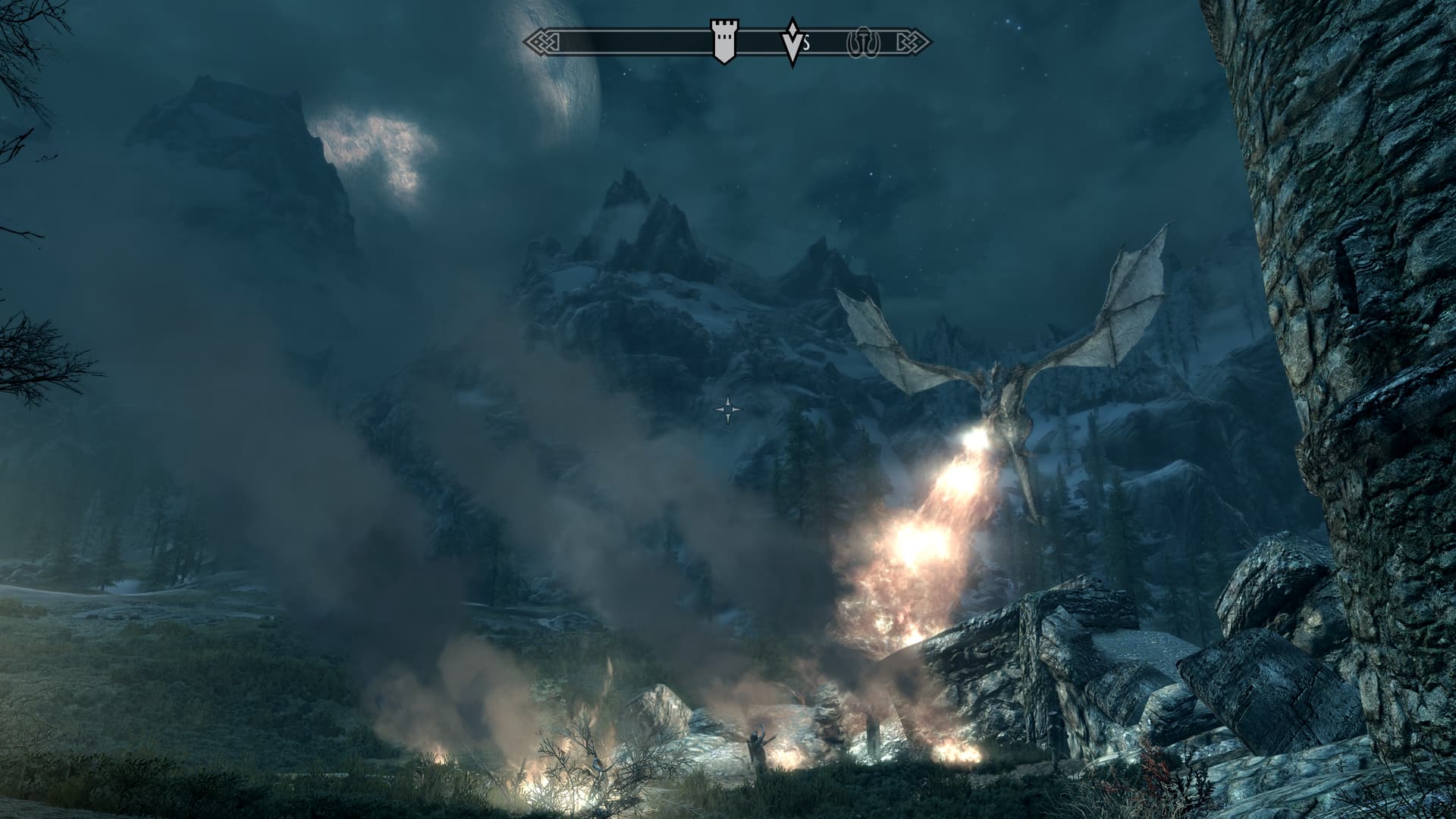1456x819 pixels.
Task: Click the quest arrow marker on the compass
Action: pos(792,42)
